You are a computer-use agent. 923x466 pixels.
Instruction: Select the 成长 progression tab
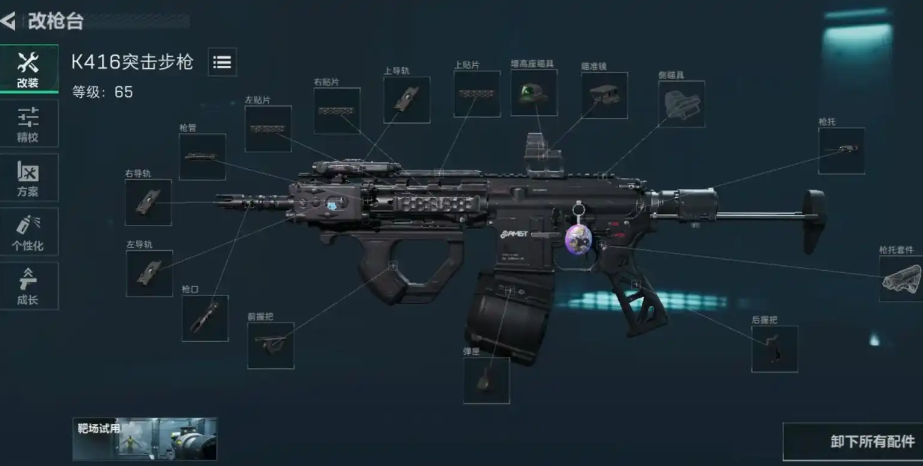click(x=28, y=286)
